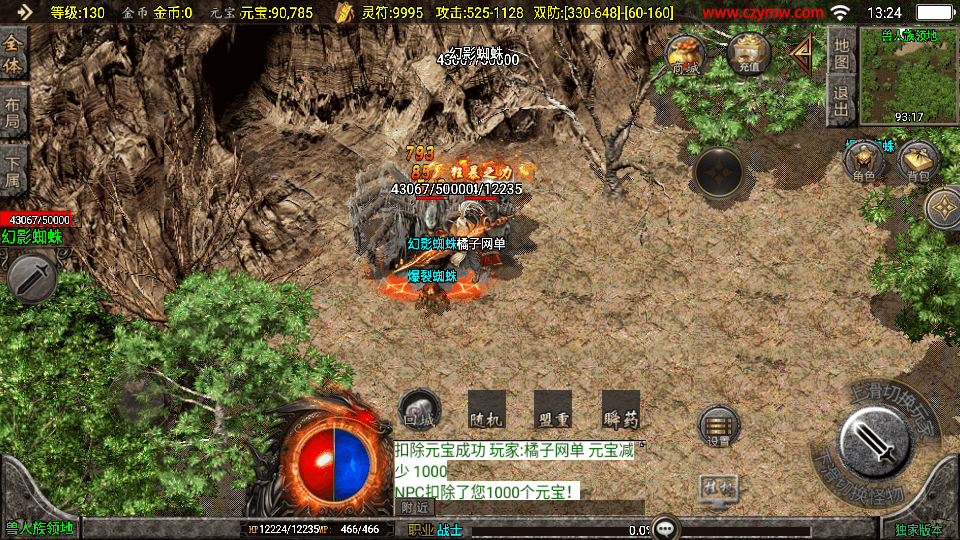The height and width of the screenshot is (540, 960).
Task: Use the 回城 return-to-town skill
Action: pyautogui.click(x=419, y=409)
